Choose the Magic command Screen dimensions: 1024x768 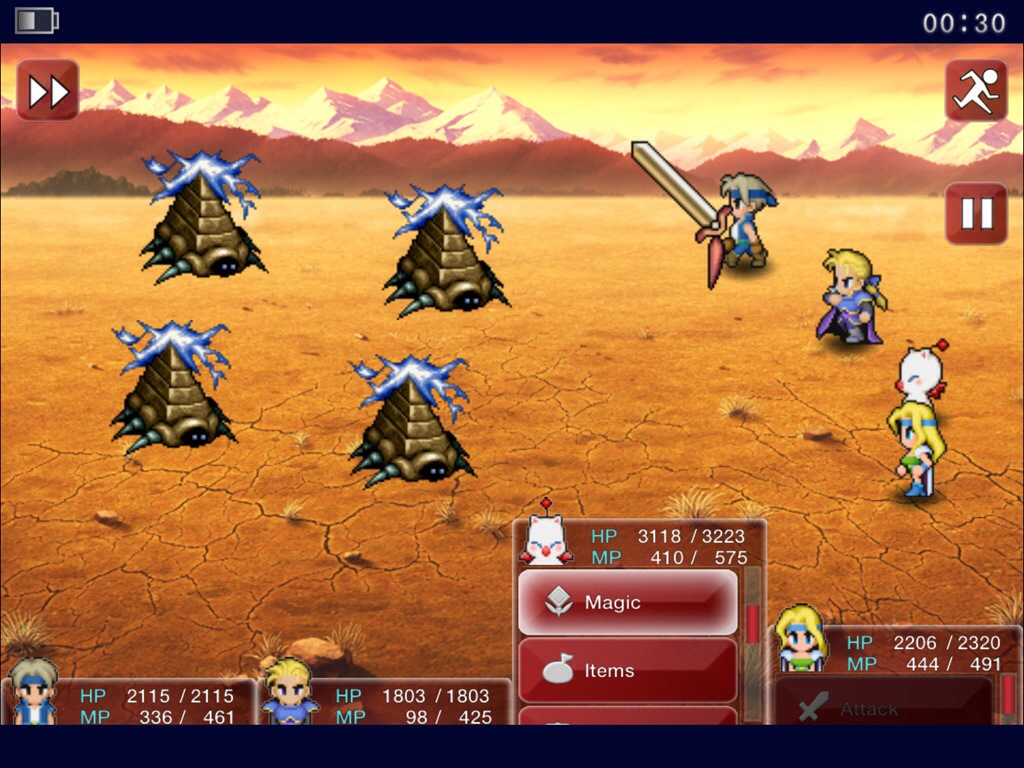tap(628, 602)
